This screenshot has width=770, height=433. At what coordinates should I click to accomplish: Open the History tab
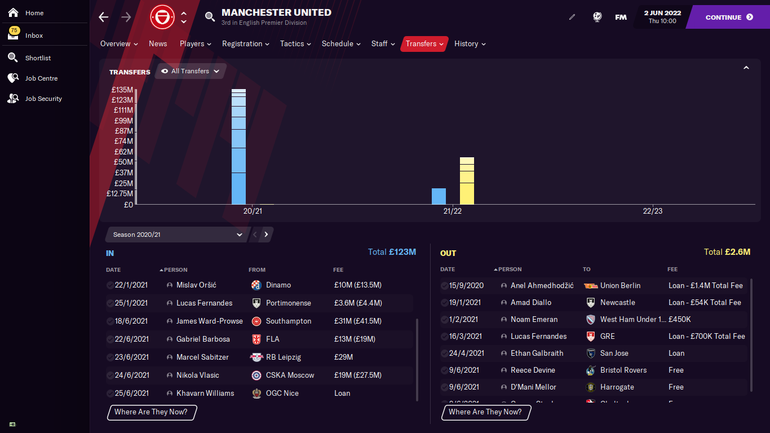pyautogui.click(x=469, y=44)
